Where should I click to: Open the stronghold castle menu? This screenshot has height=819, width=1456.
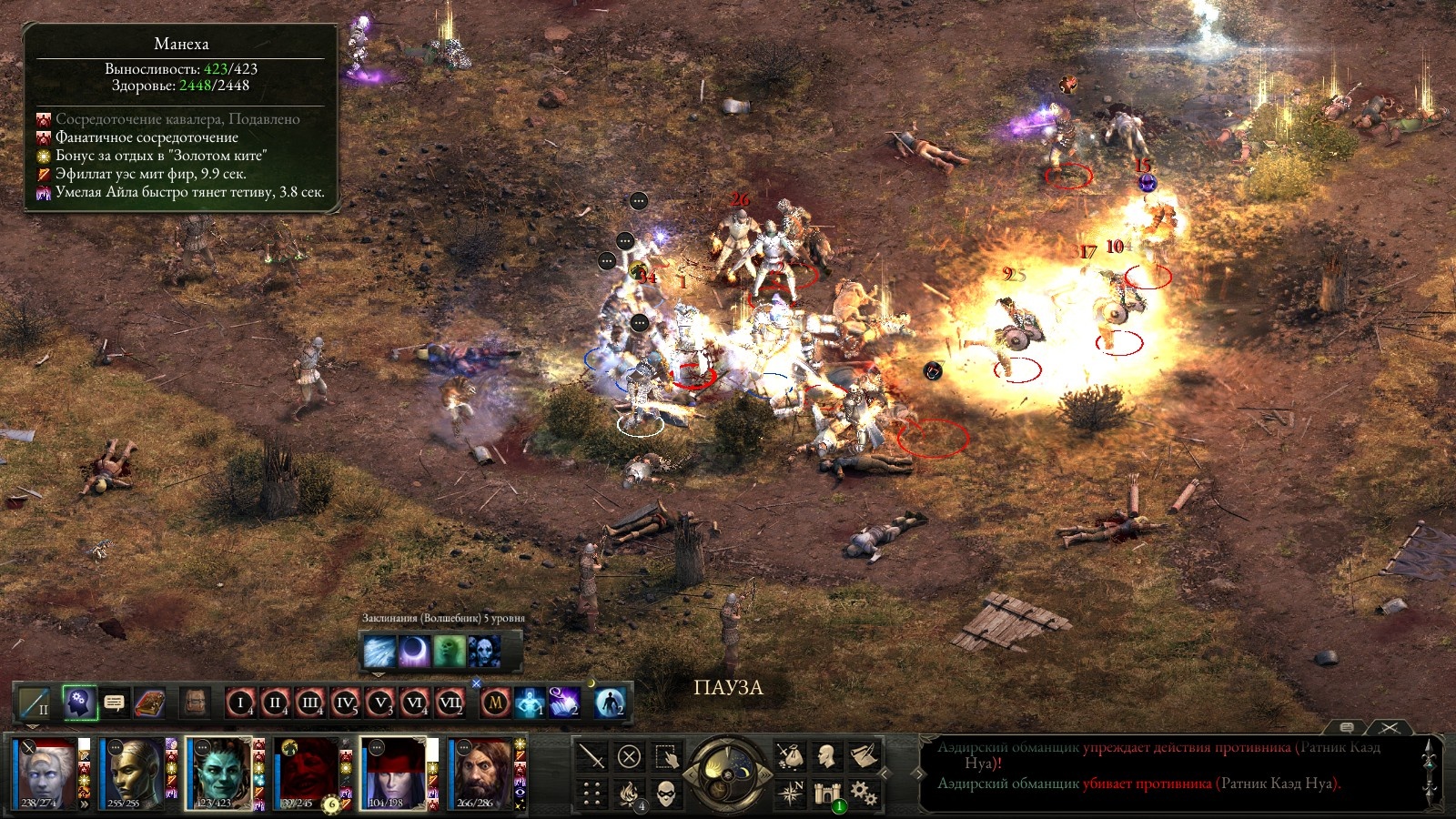click(827, 794)
